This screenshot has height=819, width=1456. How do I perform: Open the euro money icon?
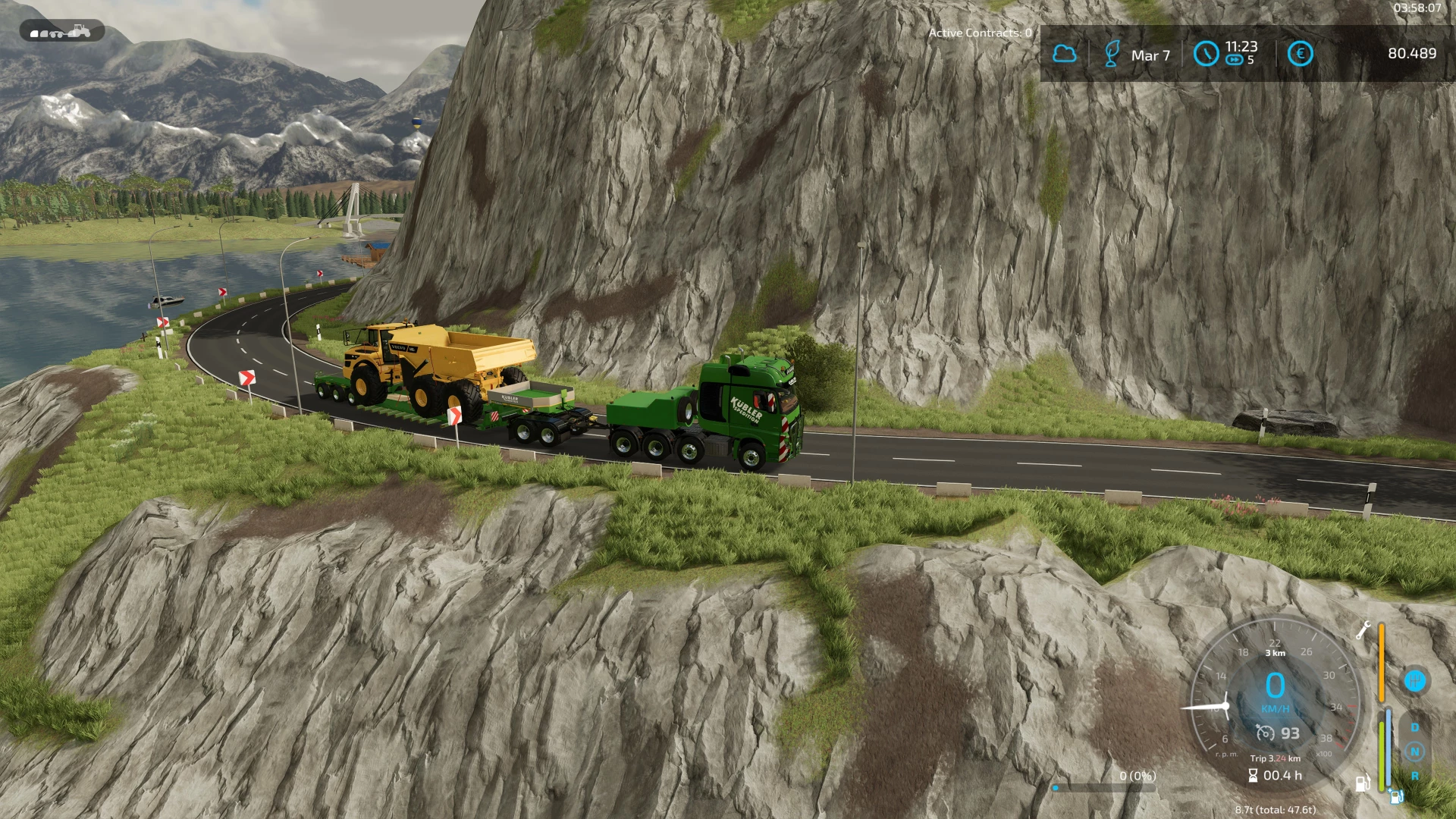[1300, 54]
